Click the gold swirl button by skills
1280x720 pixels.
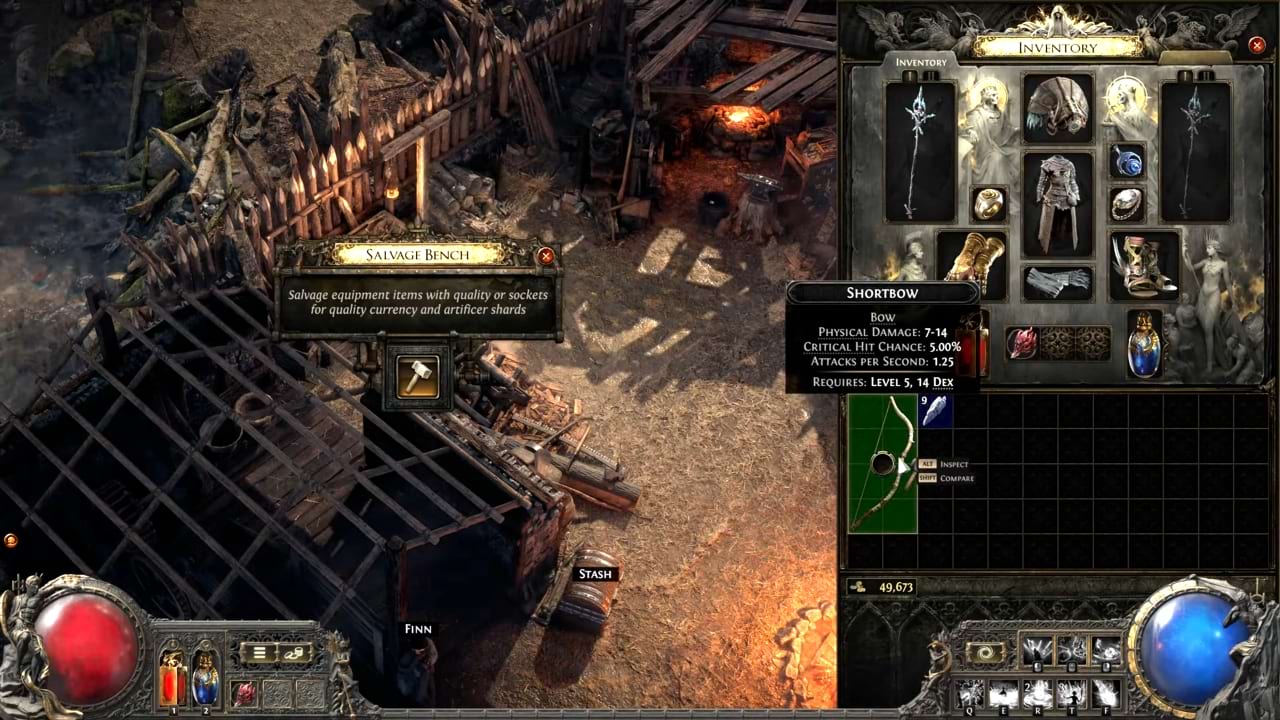tap(985, 652)
